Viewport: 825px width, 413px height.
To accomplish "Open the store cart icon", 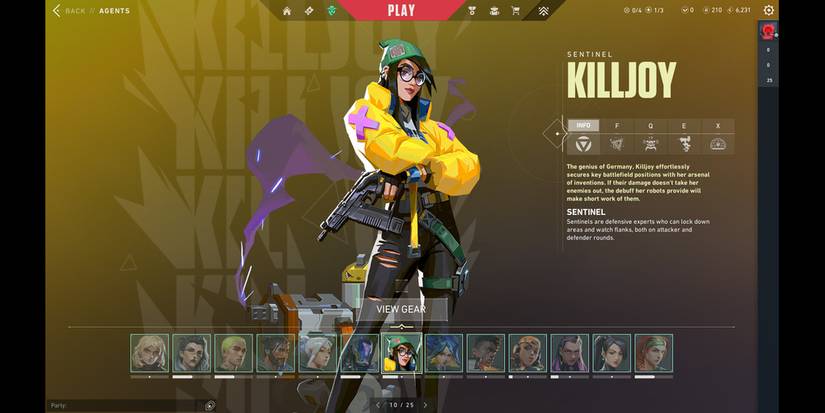I will 516,11.
